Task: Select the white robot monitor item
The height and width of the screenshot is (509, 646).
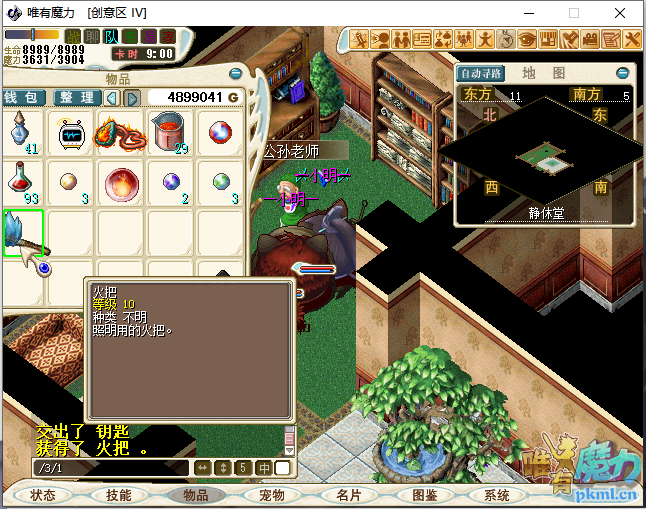Action: pyautogui.click(x=72, y=133)
